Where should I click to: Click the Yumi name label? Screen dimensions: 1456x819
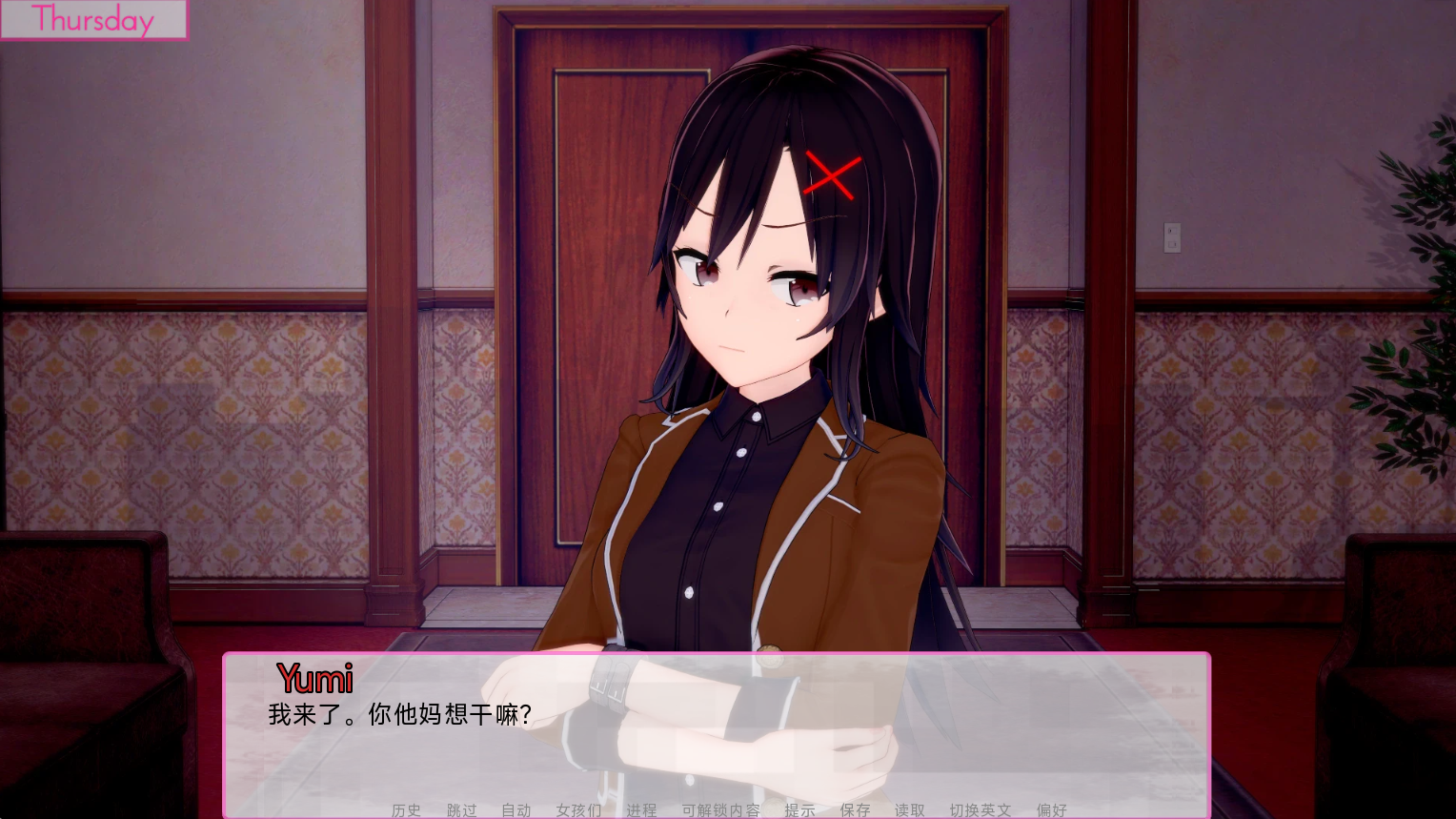click(x=313, y=679)
